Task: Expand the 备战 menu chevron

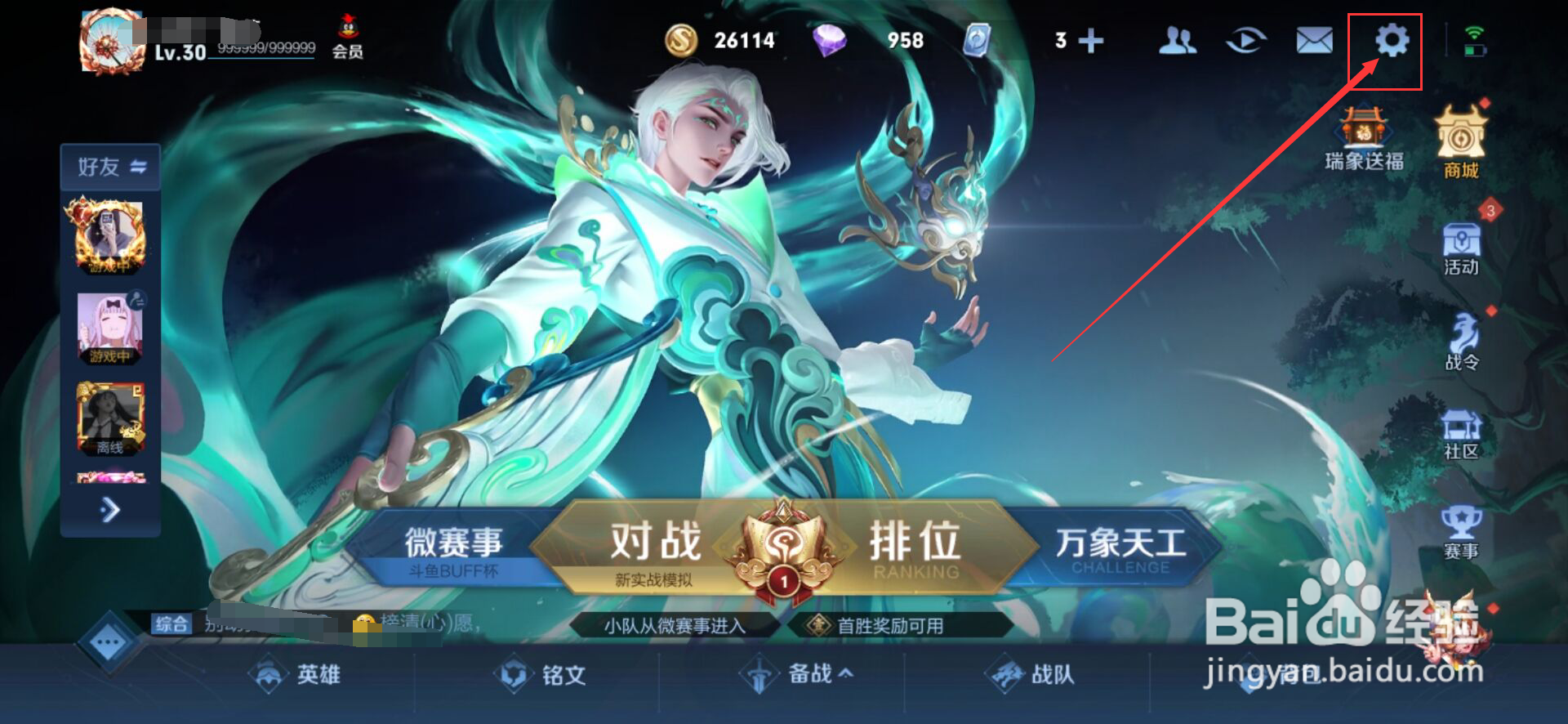Action: (x=847, y=675)
